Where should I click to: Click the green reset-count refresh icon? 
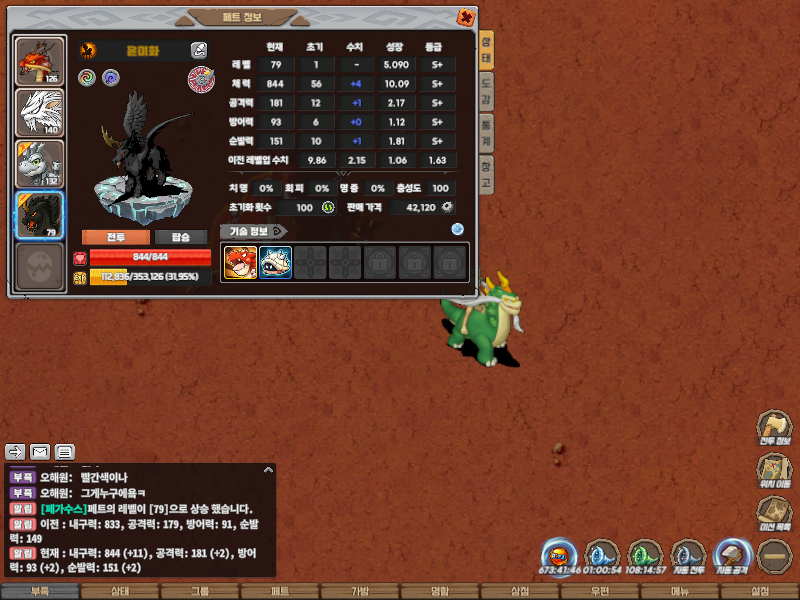pos(327,207)
